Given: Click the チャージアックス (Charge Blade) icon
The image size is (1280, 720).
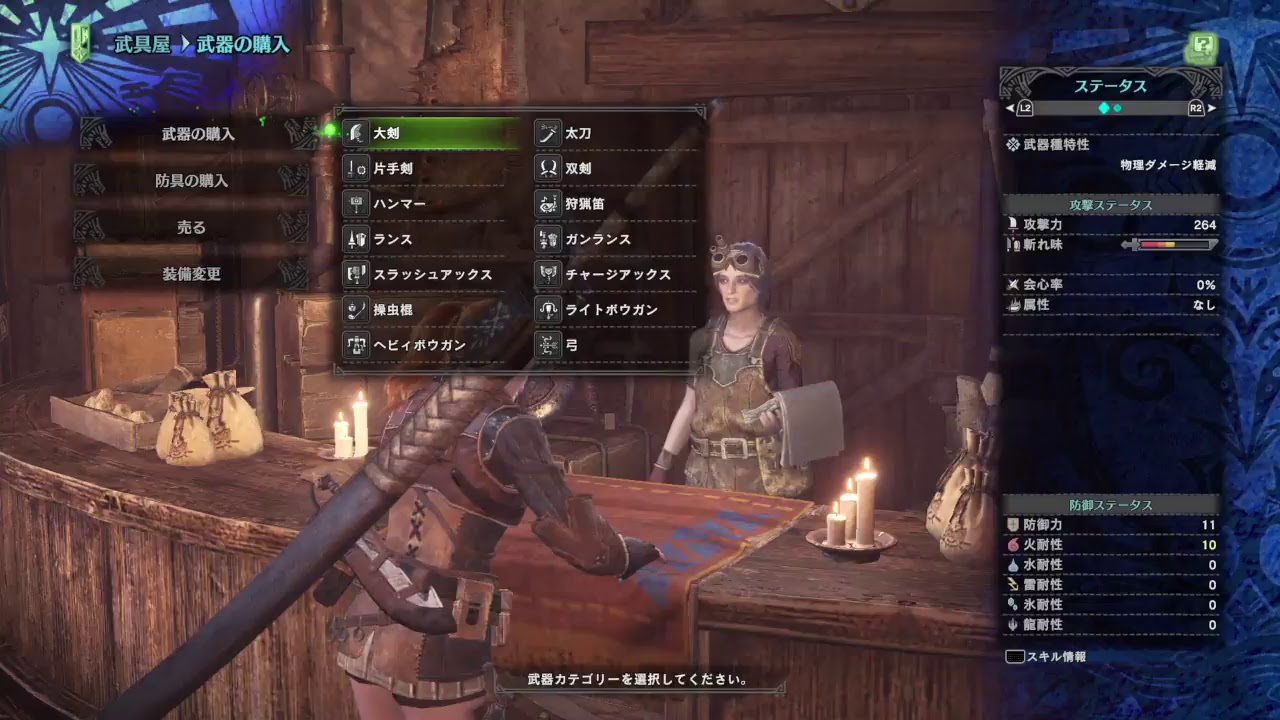Looking at the screenshot, I should click(x=545, y=274).
